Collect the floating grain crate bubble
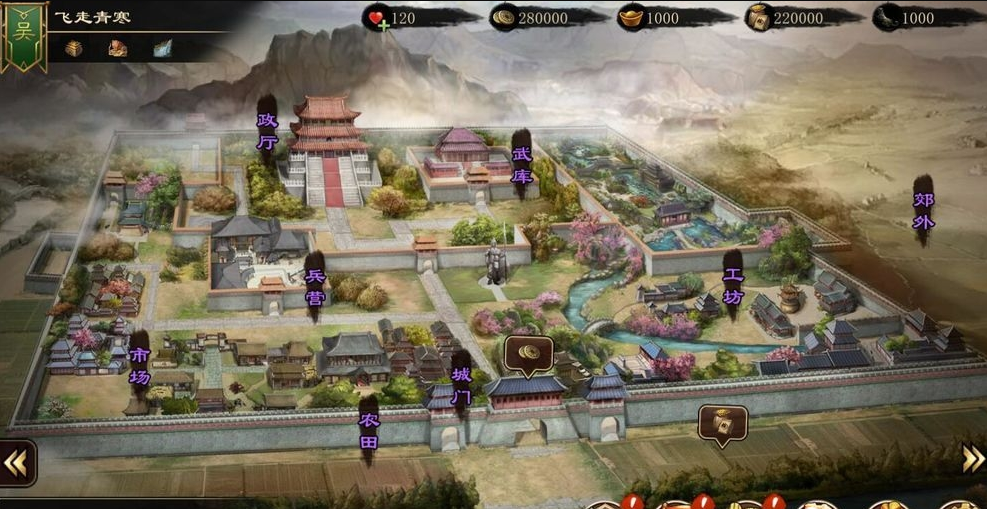Image resolution: width=987 pixels, height=509 pixels. (722, 423)
